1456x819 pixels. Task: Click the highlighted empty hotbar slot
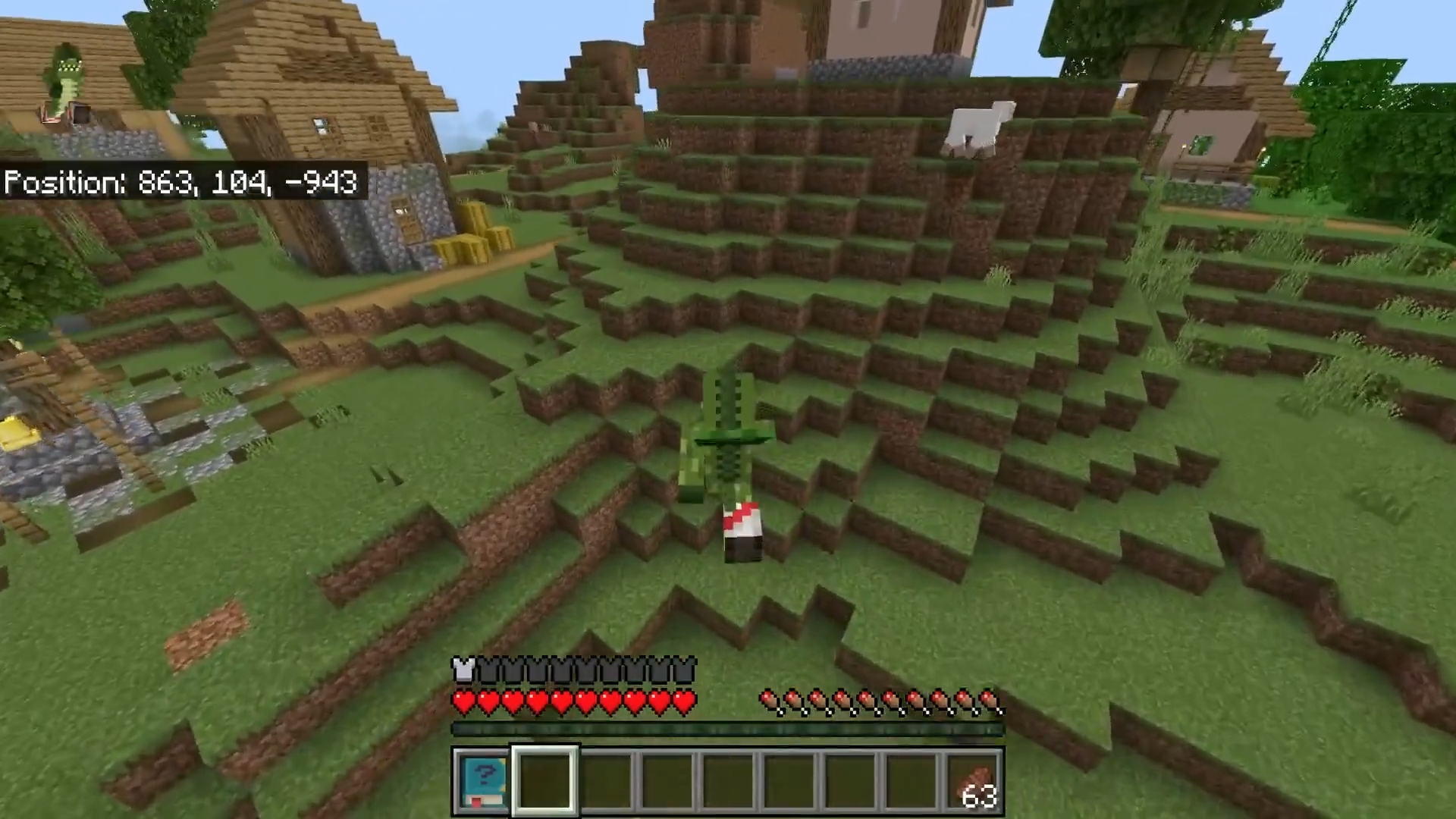(545, 782)
